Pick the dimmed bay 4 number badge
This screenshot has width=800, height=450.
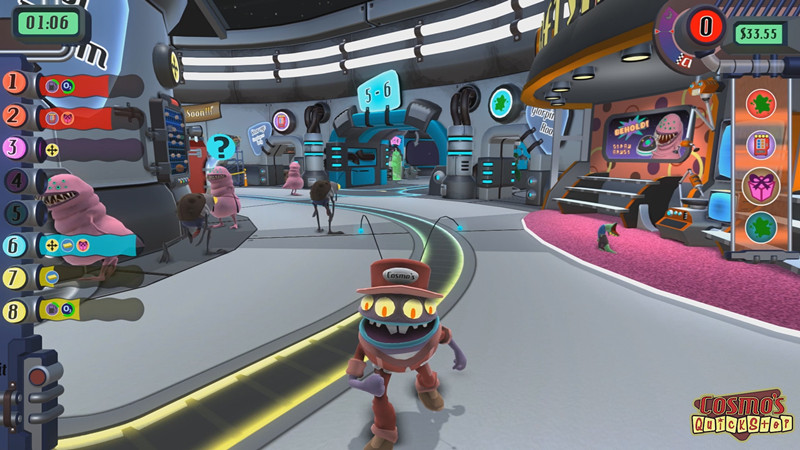[x=16, y=181]
